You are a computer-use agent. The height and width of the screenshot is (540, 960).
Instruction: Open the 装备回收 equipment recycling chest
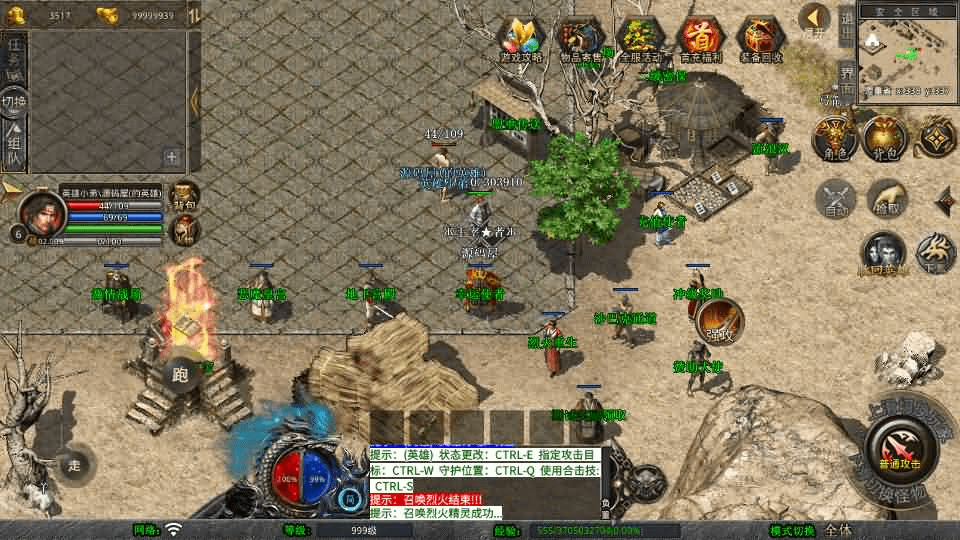(x=762, y=40)
